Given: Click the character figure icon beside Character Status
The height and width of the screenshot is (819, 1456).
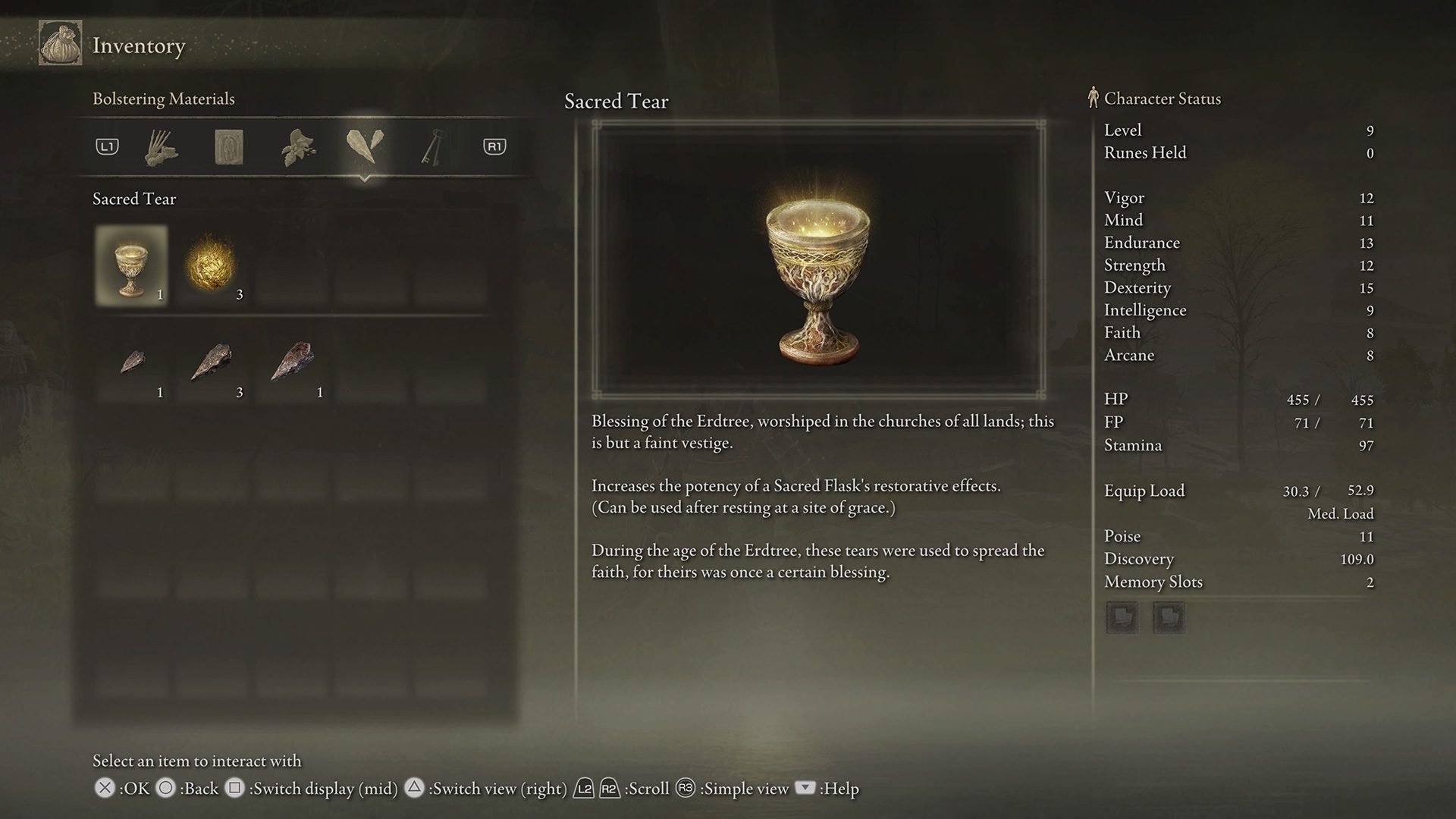Looking at the screenshot, I should click(x=1092, y=98).
